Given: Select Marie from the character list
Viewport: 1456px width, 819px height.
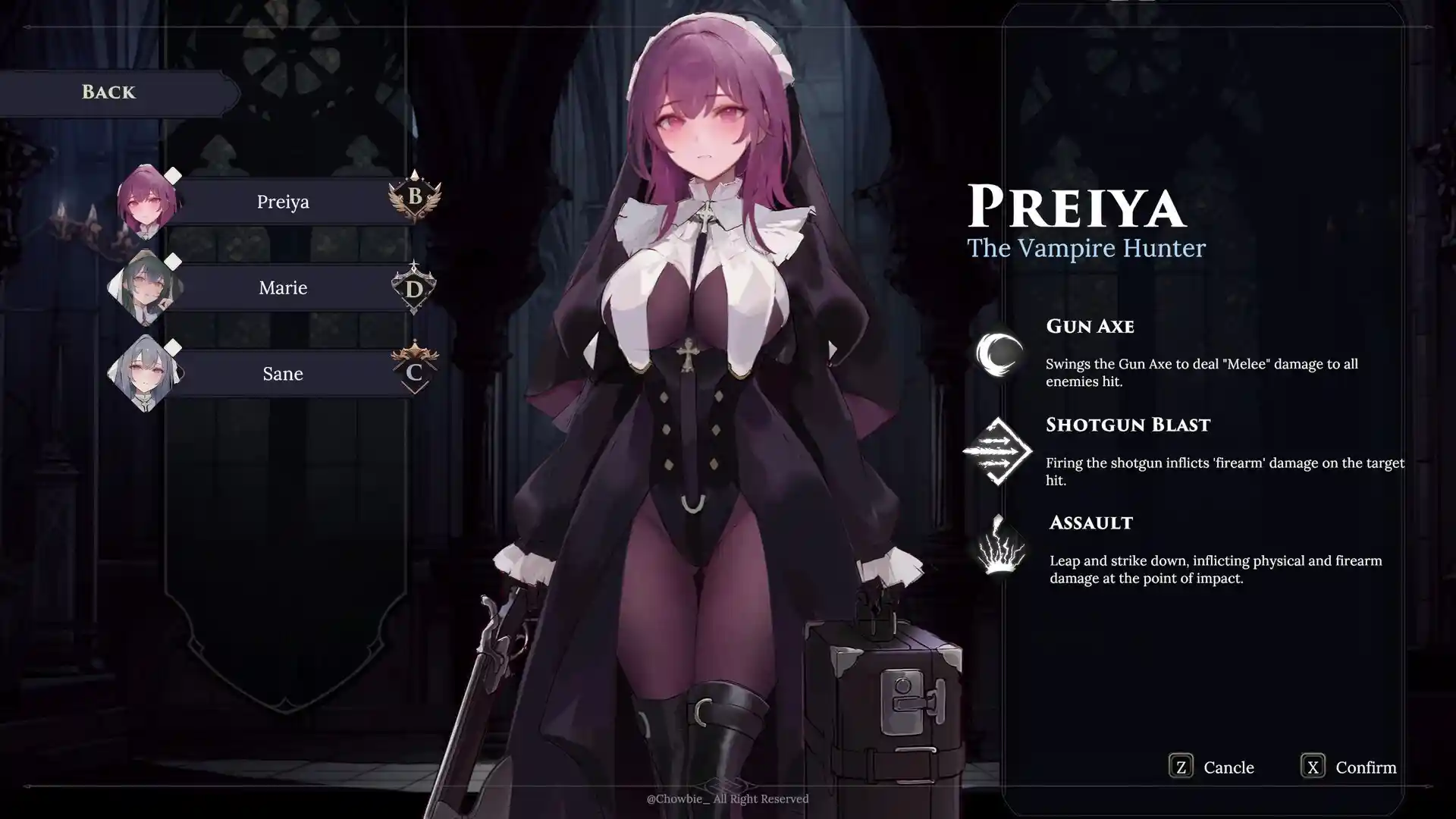Looking at the screenshot, I should point(282,287).
